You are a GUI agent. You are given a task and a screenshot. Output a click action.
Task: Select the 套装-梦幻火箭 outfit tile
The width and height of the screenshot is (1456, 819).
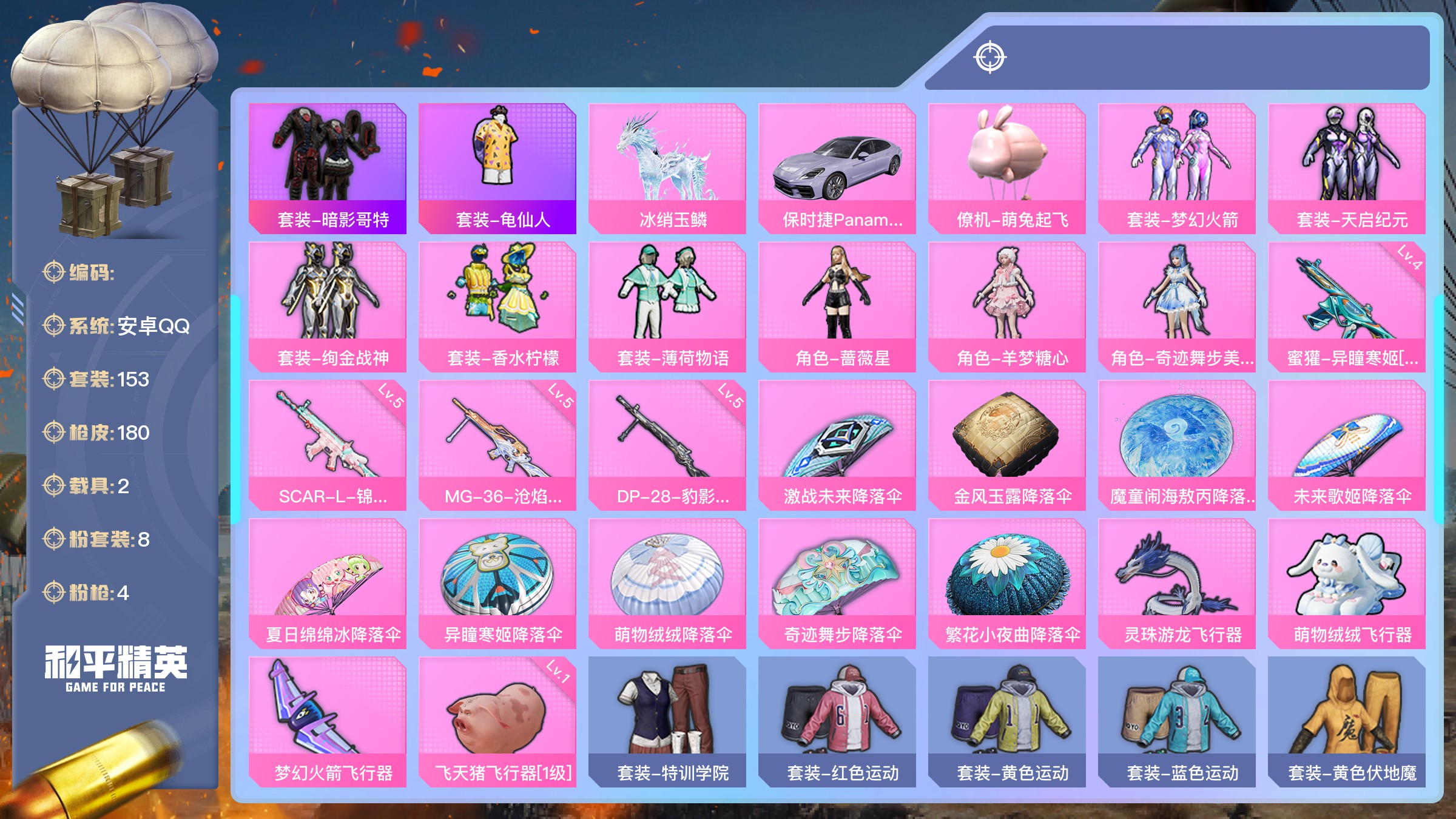1177,168
